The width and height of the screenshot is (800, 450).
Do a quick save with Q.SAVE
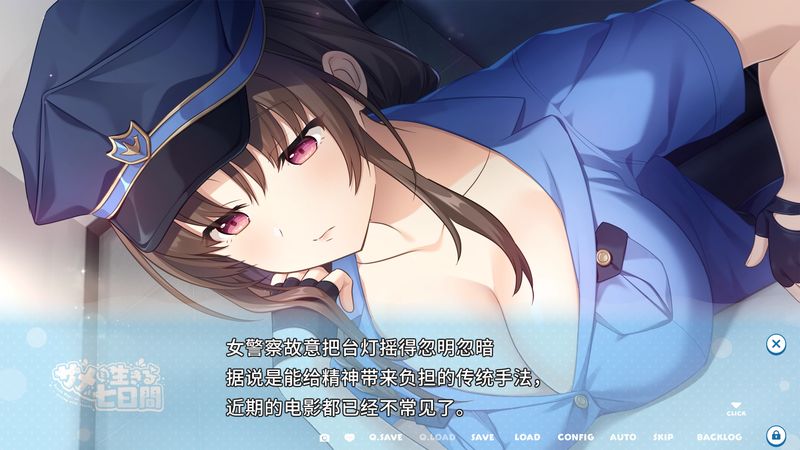(x=385, y=437)
